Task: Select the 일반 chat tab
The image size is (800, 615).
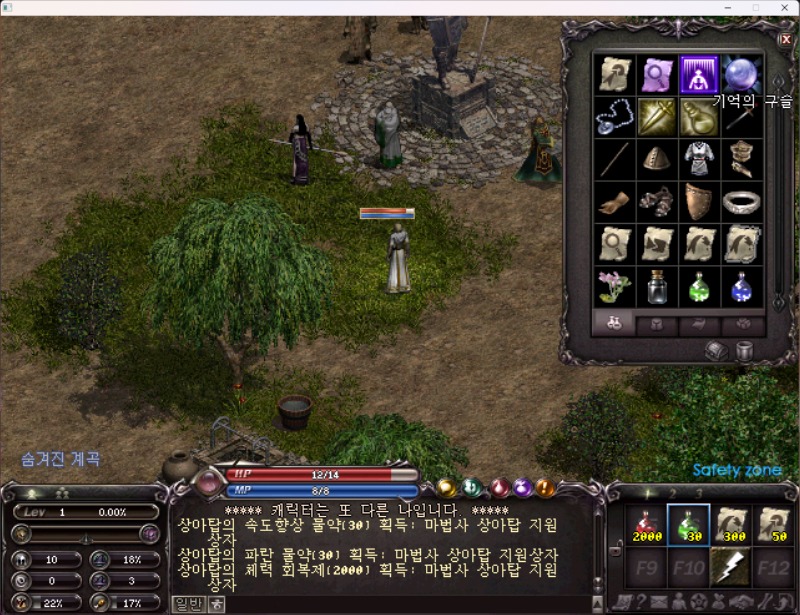Action: (187, 604)
